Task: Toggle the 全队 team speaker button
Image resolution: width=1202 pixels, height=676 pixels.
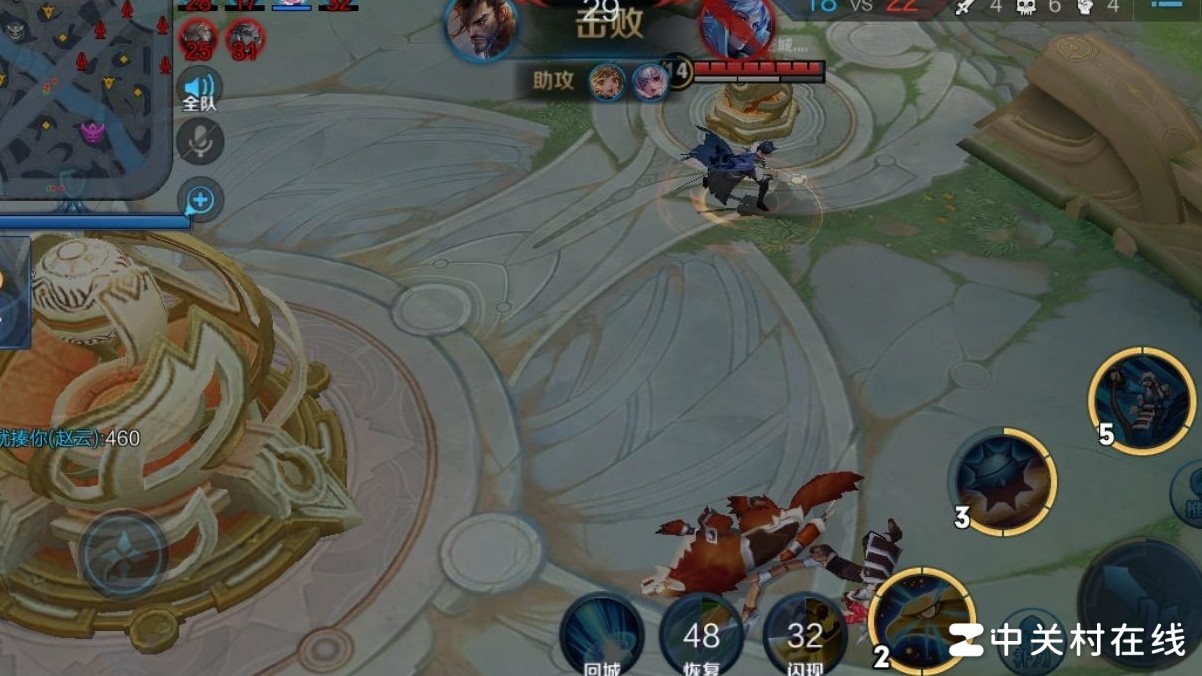Action: pos(200,90)
